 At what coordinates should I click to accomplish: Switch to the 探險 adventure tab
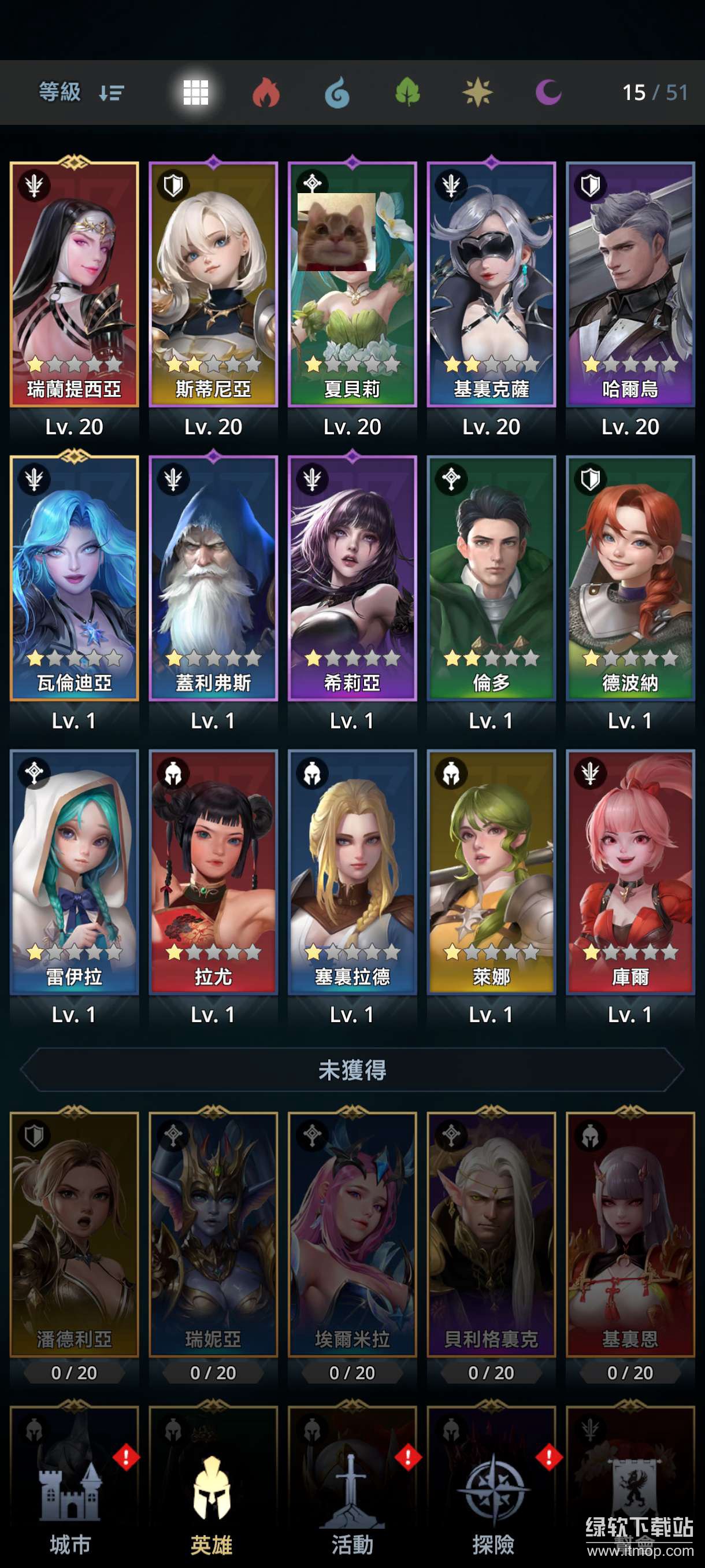pyautogui.click(x=493, y=1510)
